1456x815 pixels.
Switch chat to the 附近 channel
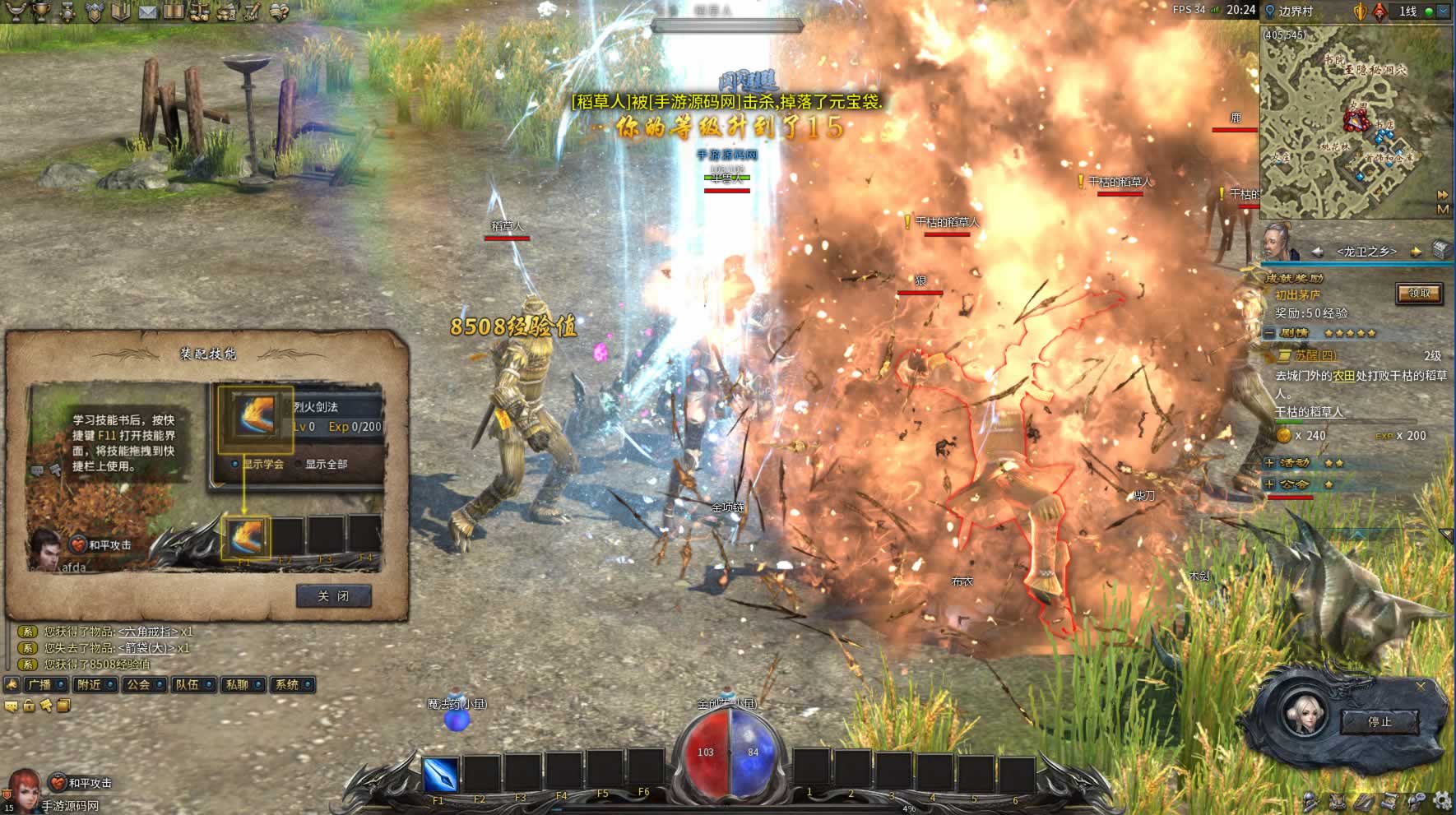point(89,684)
